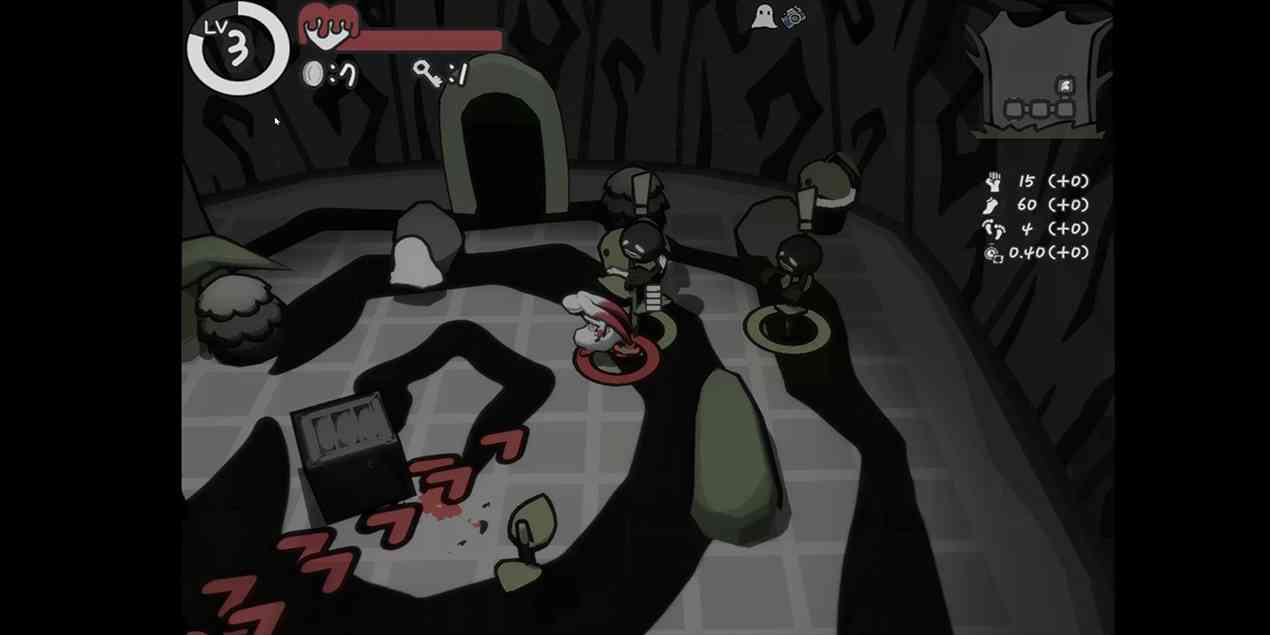Image resolution: width=1270 pixels, height=635 pixels.
Task: Click the key counter icon
Action: coord(428,73)
